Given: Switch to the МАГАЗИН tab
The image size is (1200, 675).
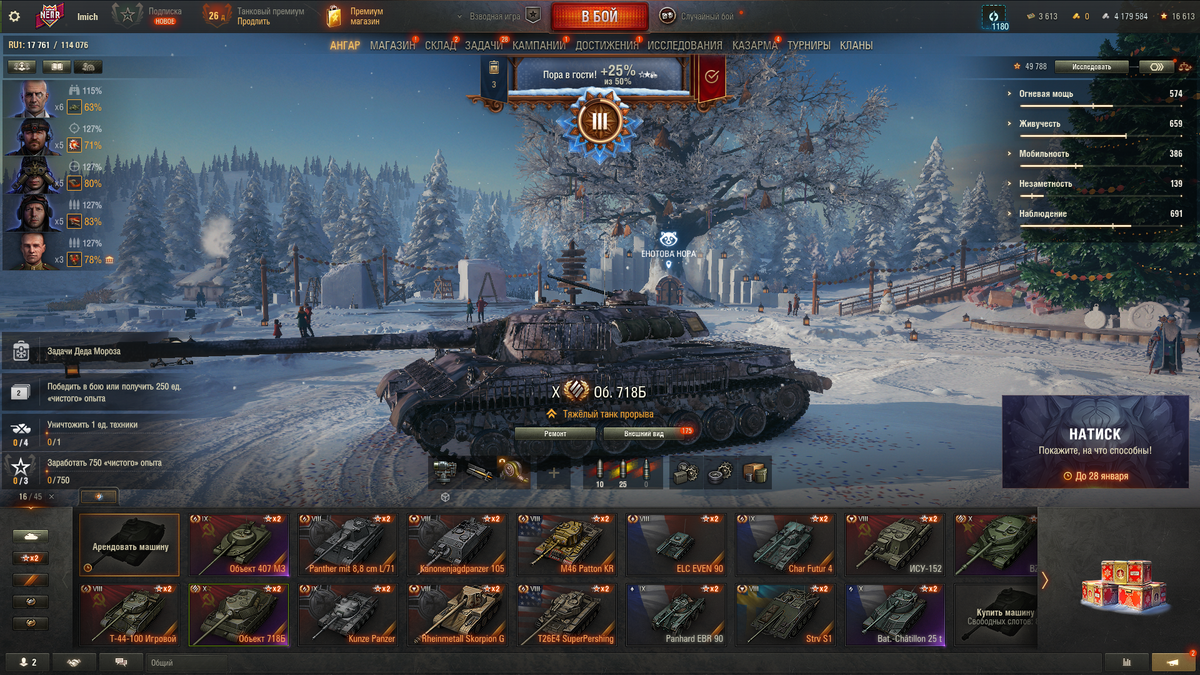Looking at the screenshot, I should pos(392,45).
